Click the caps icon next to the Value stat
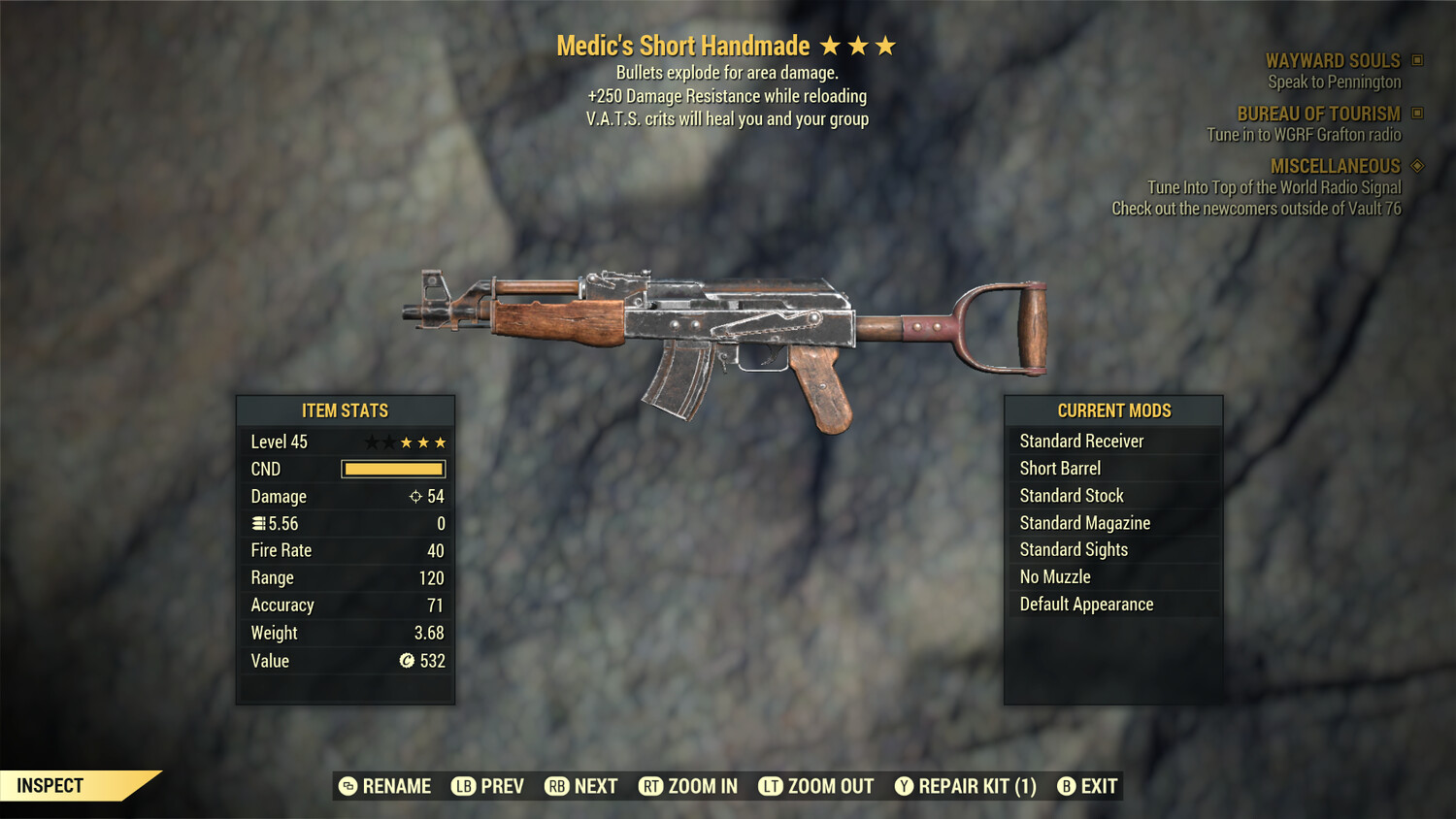The width and height of the screenshot is (1456, 819). click(408, 661)
